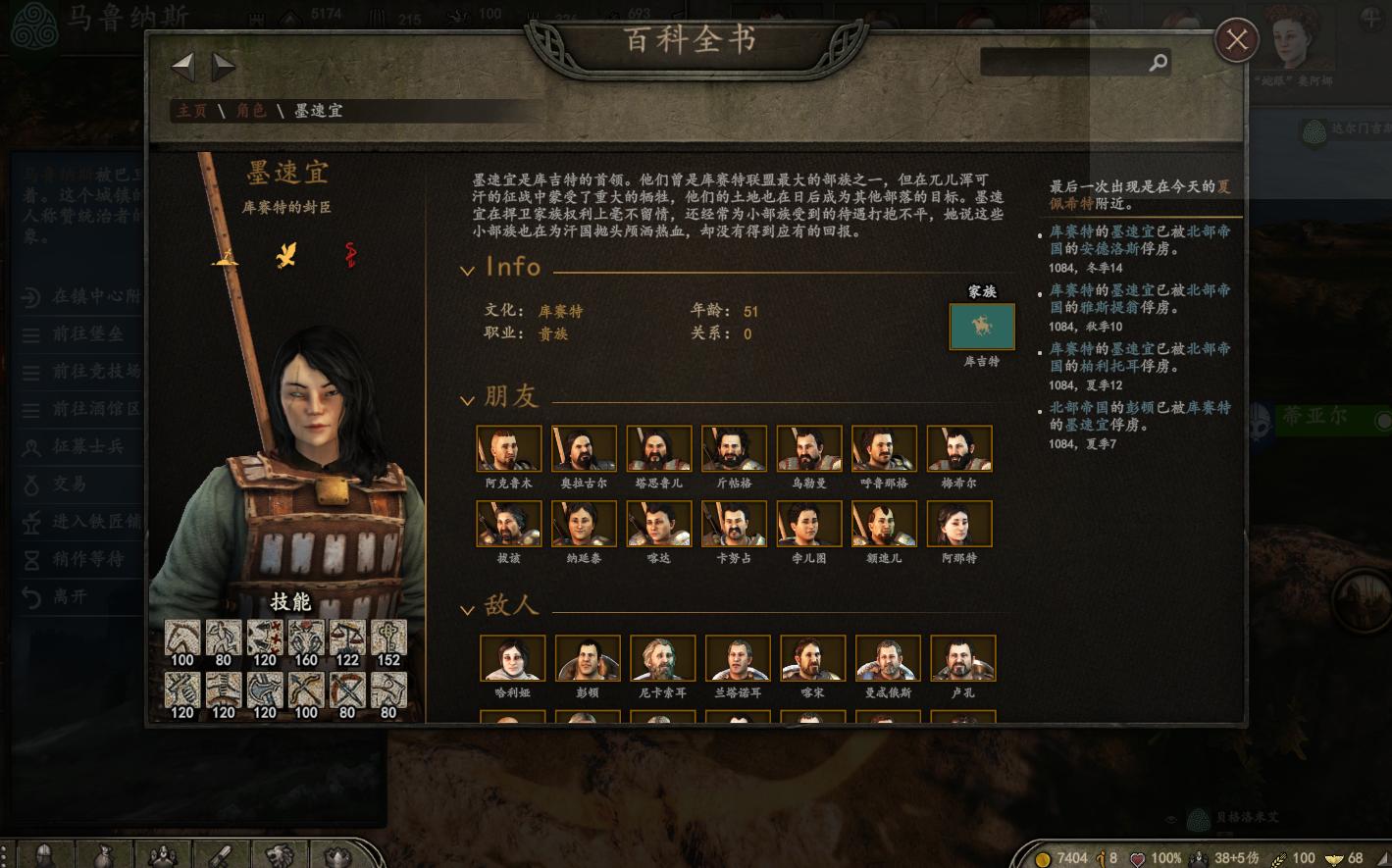Click the search magnifier in the encyclopedia

pyautogui.click(x=1159, y=61)
